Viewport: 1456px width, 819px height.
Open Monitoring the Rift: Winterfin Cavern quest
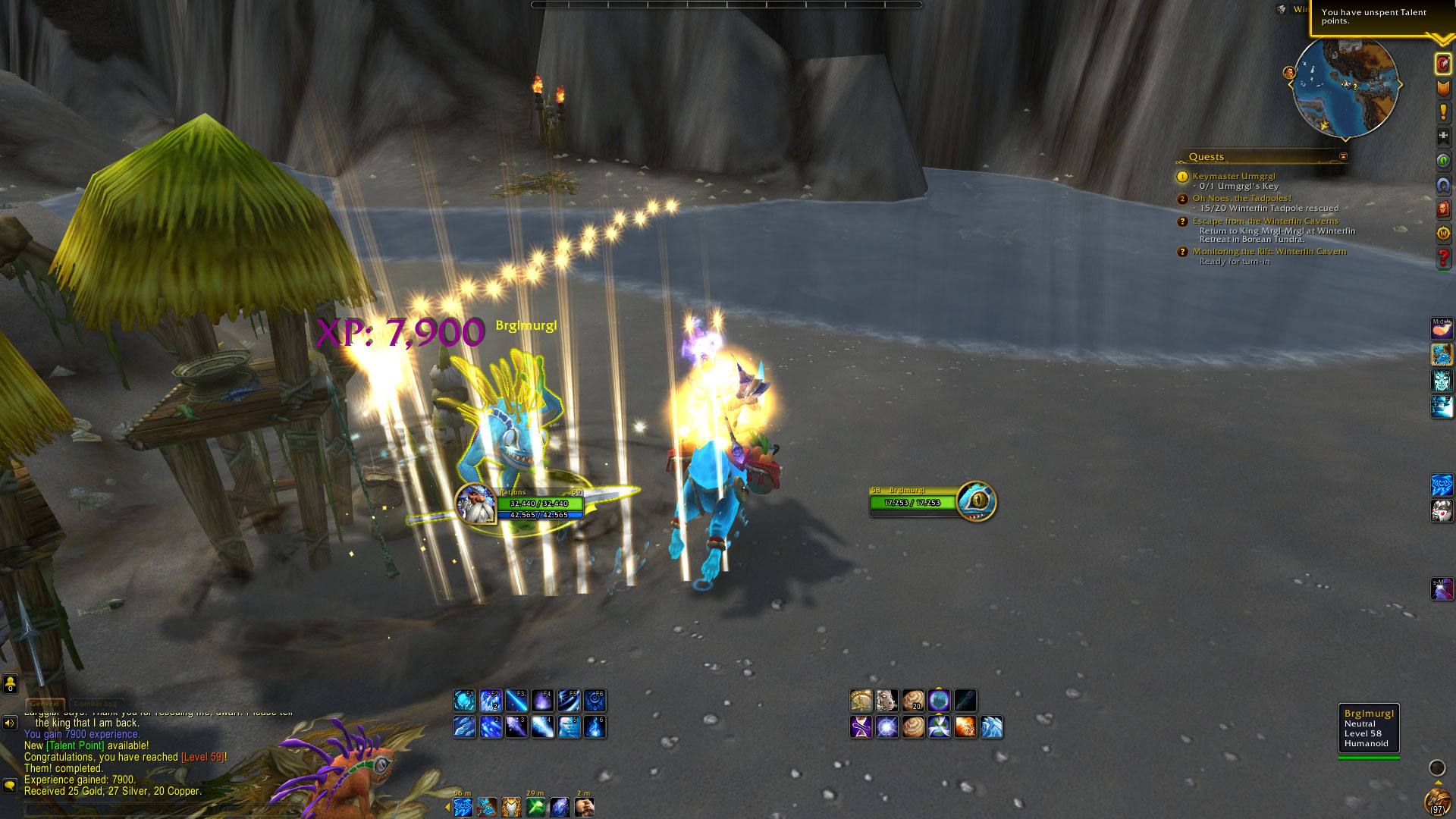pyautogui.click(x=1269, y=251)
